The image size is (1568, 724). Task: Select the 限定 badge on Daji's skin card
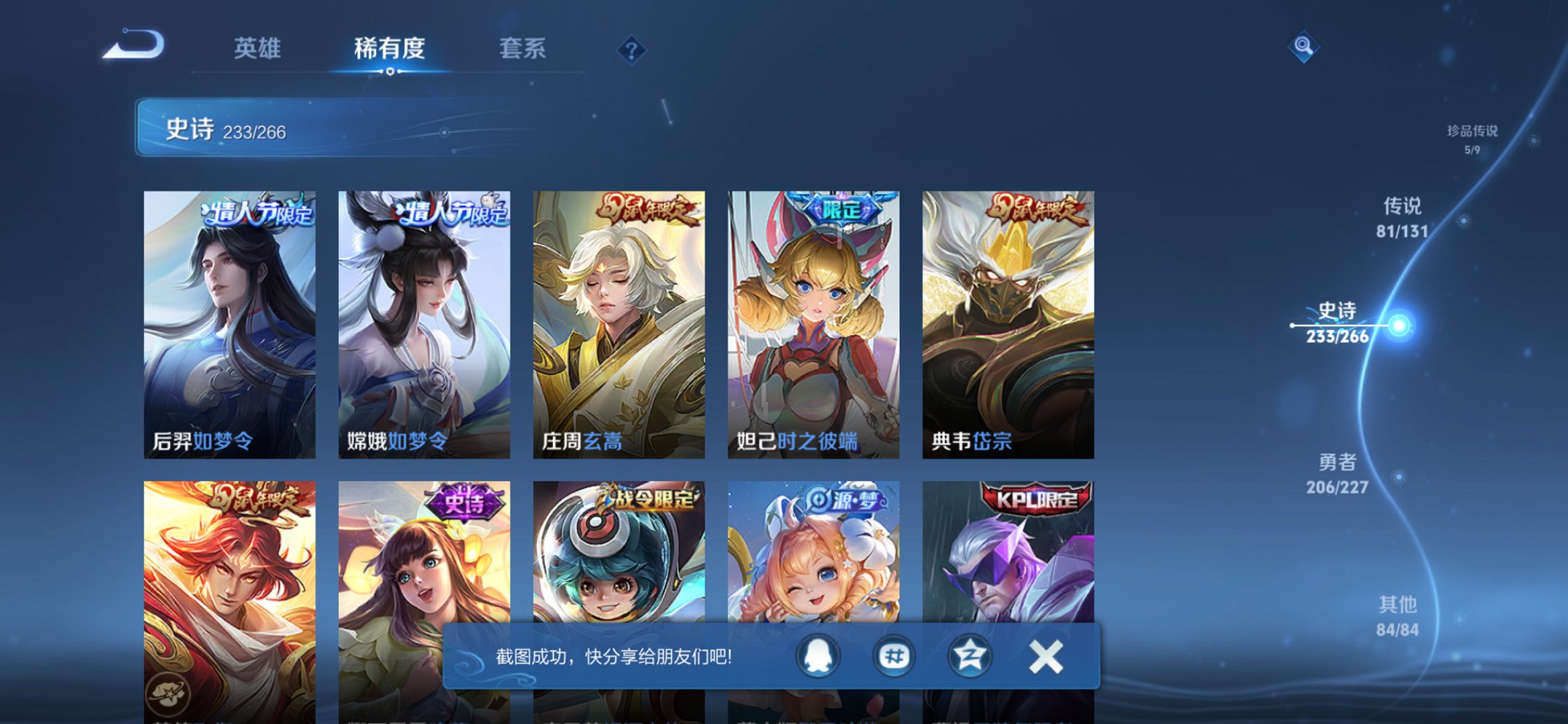844,208
